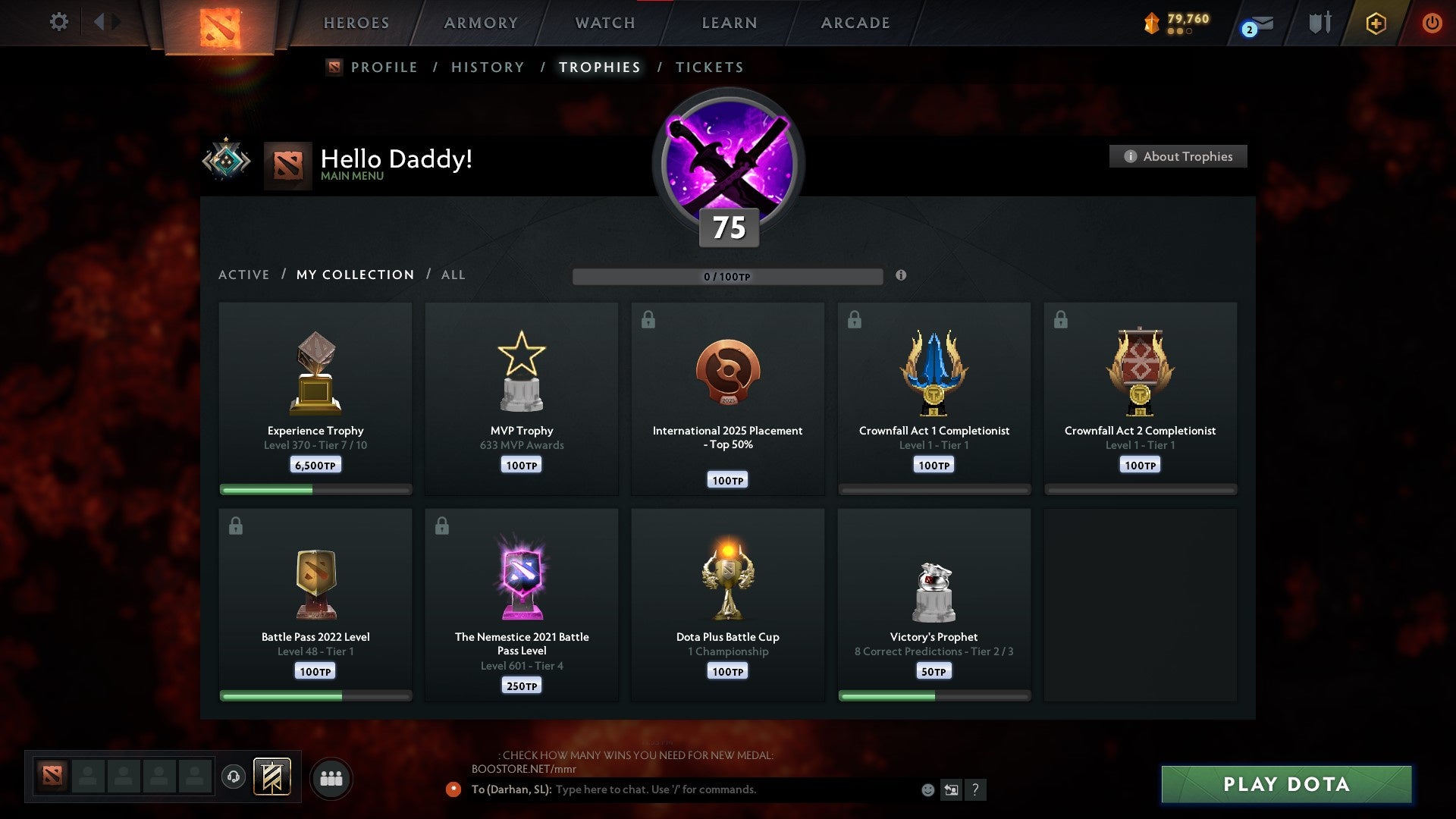The height and width of the screenshot is (819, 1456).
Task: Open the friends list icon
Action: pyautogui.click(x=331, y=777)
